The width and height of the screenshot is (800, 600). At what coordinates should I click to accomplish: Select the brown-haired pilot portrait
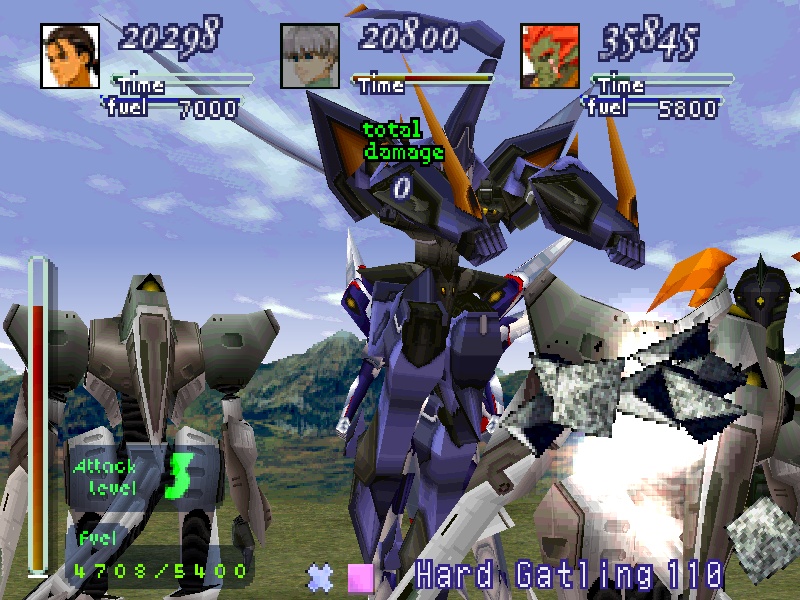(x=71, y=55)
